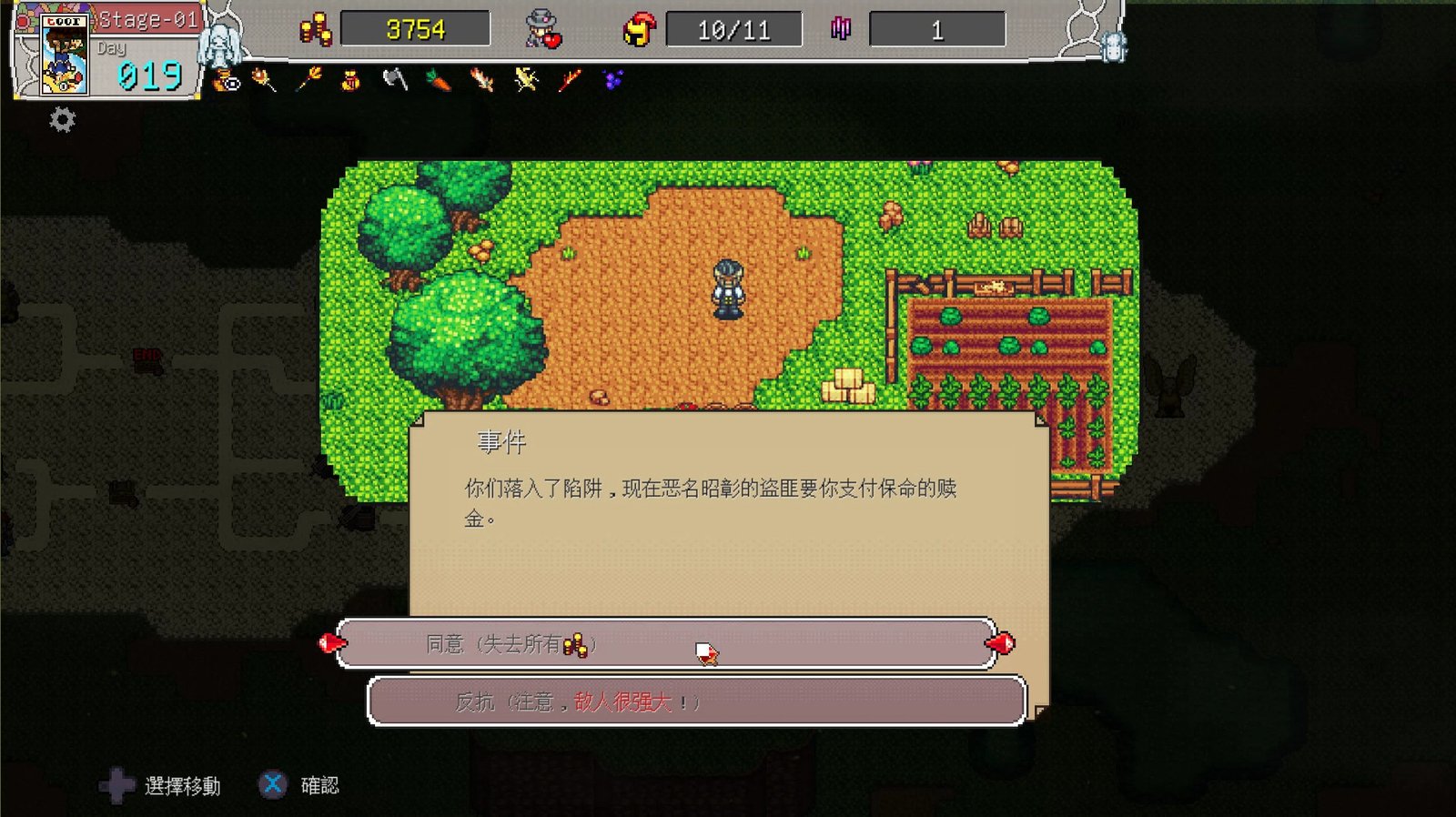Image resolution: width=1456 pixels, height=817 pixels.
Task: Click the D-pad 選擇移動 icon
Action: click(116, 784)
